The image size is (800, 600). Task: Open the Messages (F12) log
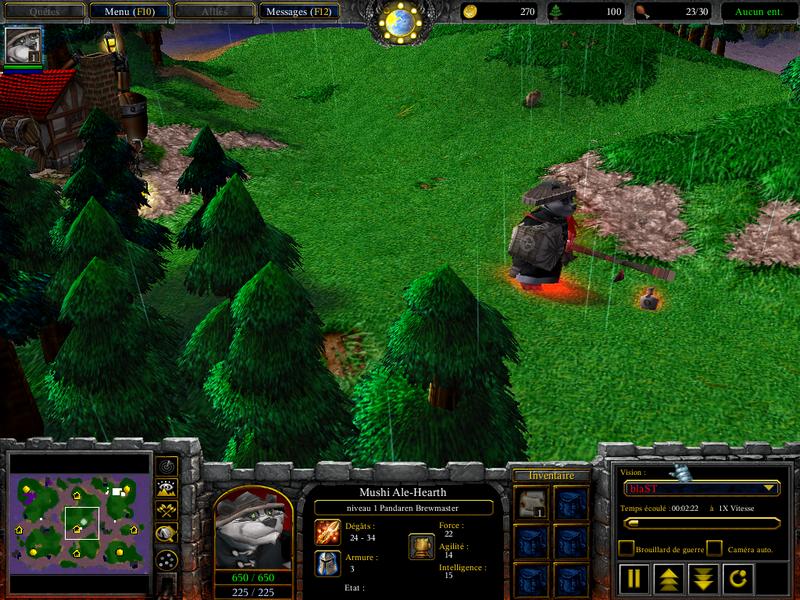point(299,12)
